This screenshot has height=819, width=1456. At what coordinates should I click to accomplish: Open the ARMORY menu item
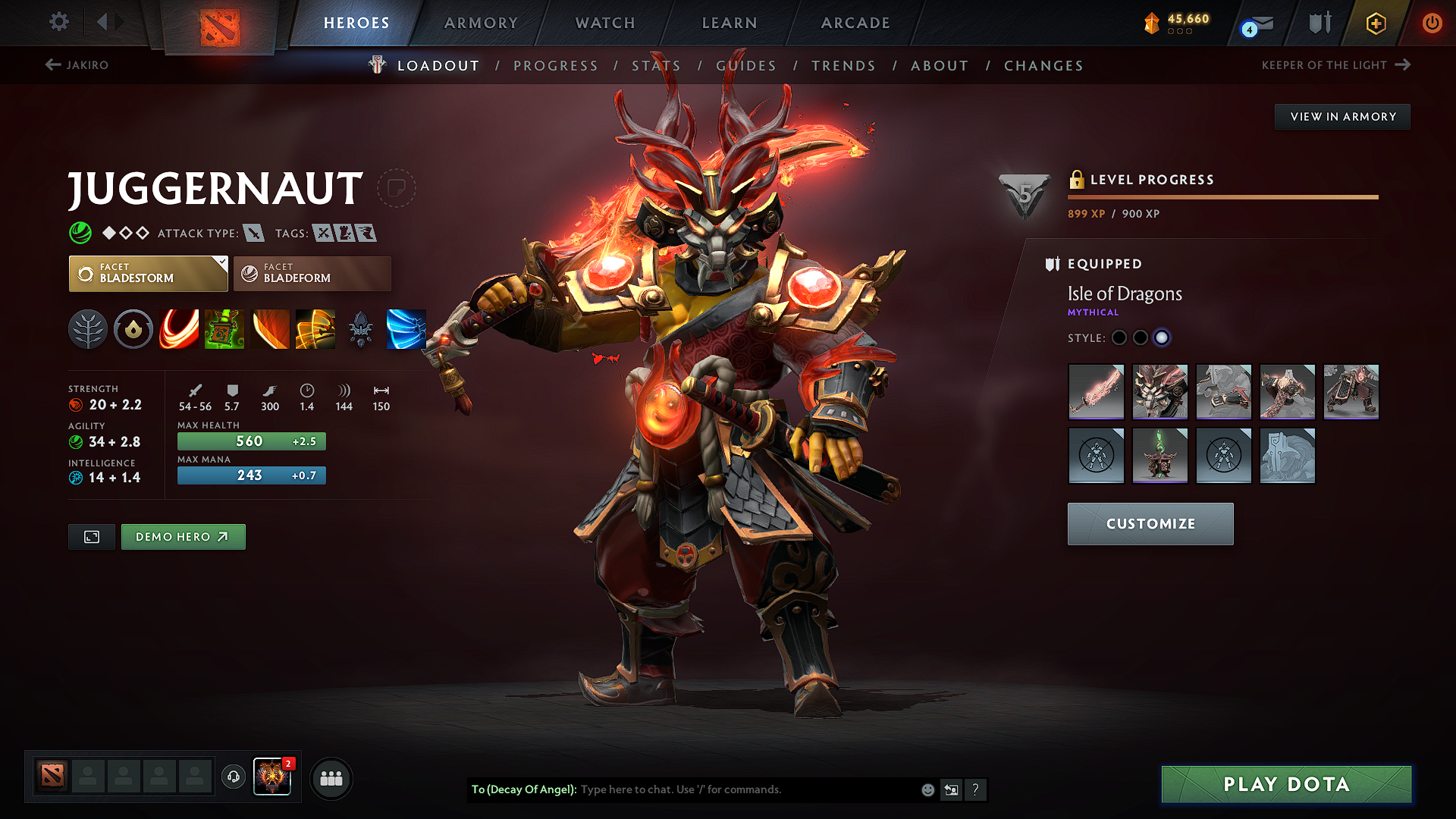coord(481,23)
